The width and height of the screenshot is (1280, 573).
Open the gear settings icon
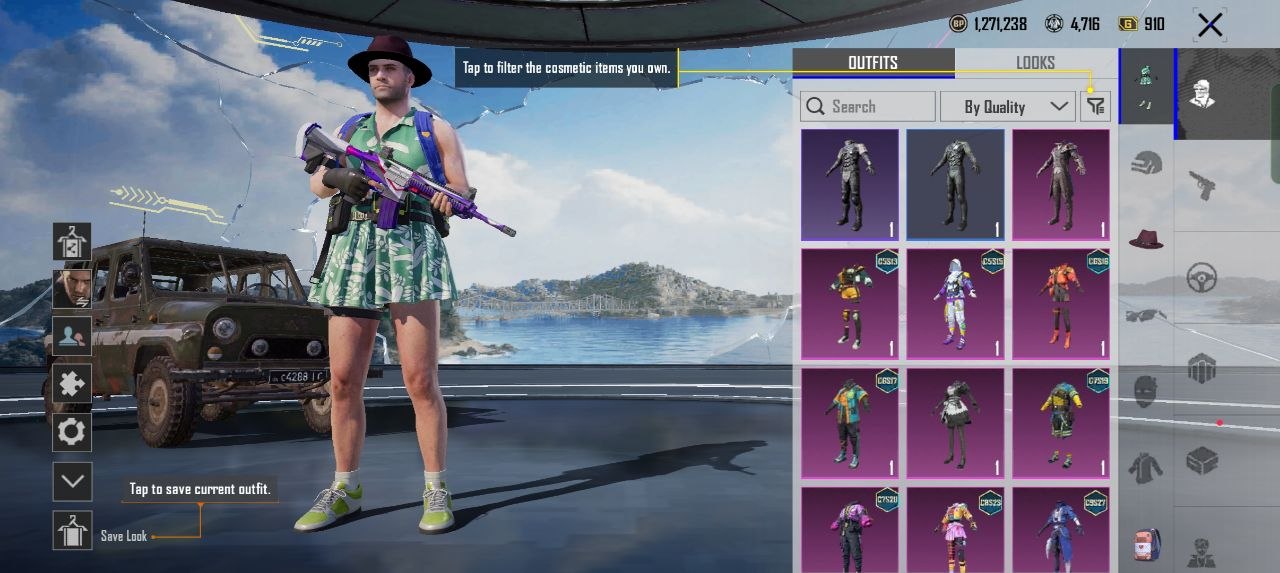point(72,432)
